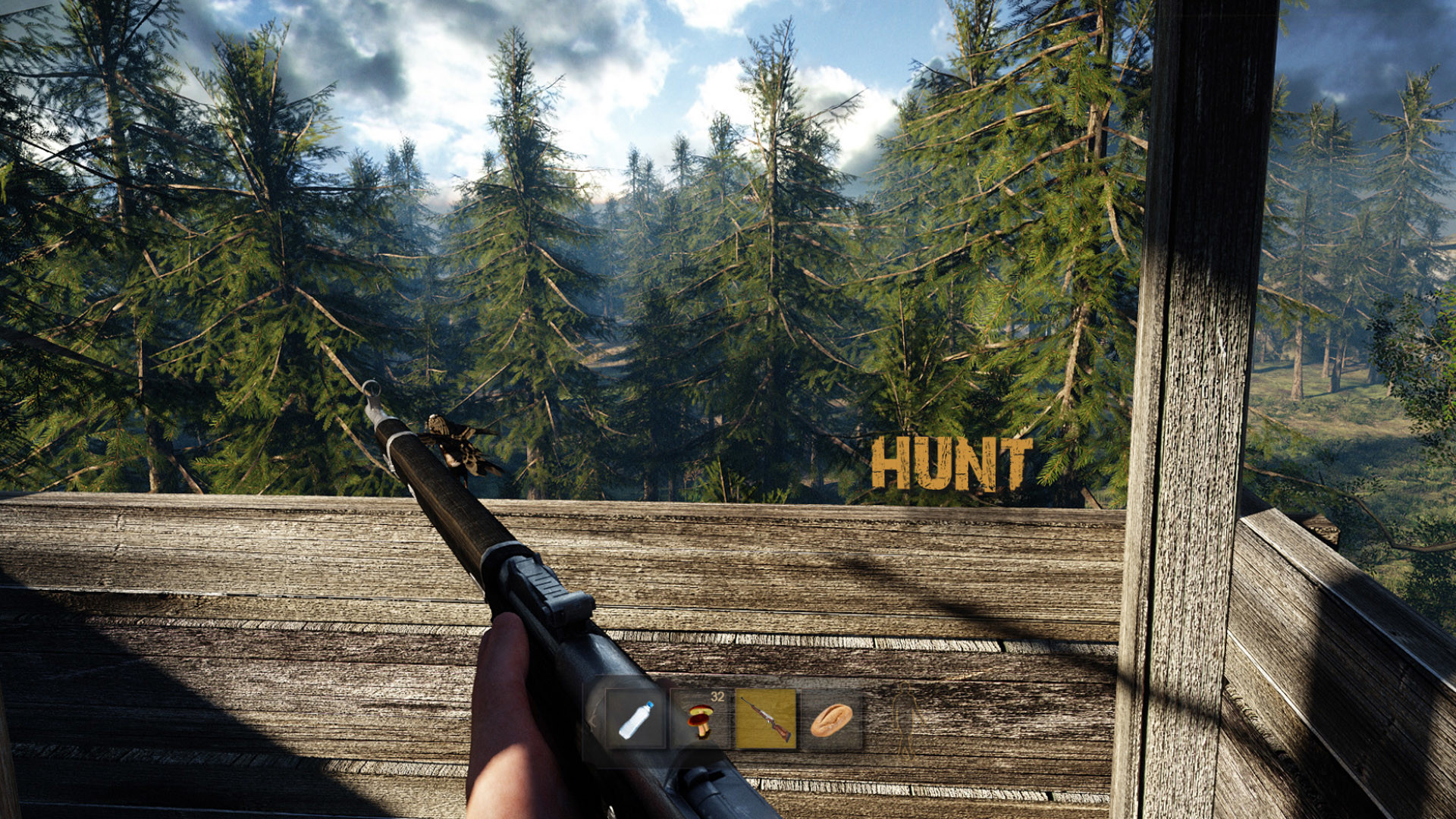
Task: Switch to the bread consumable slot
Action: (x=830, y=719)
